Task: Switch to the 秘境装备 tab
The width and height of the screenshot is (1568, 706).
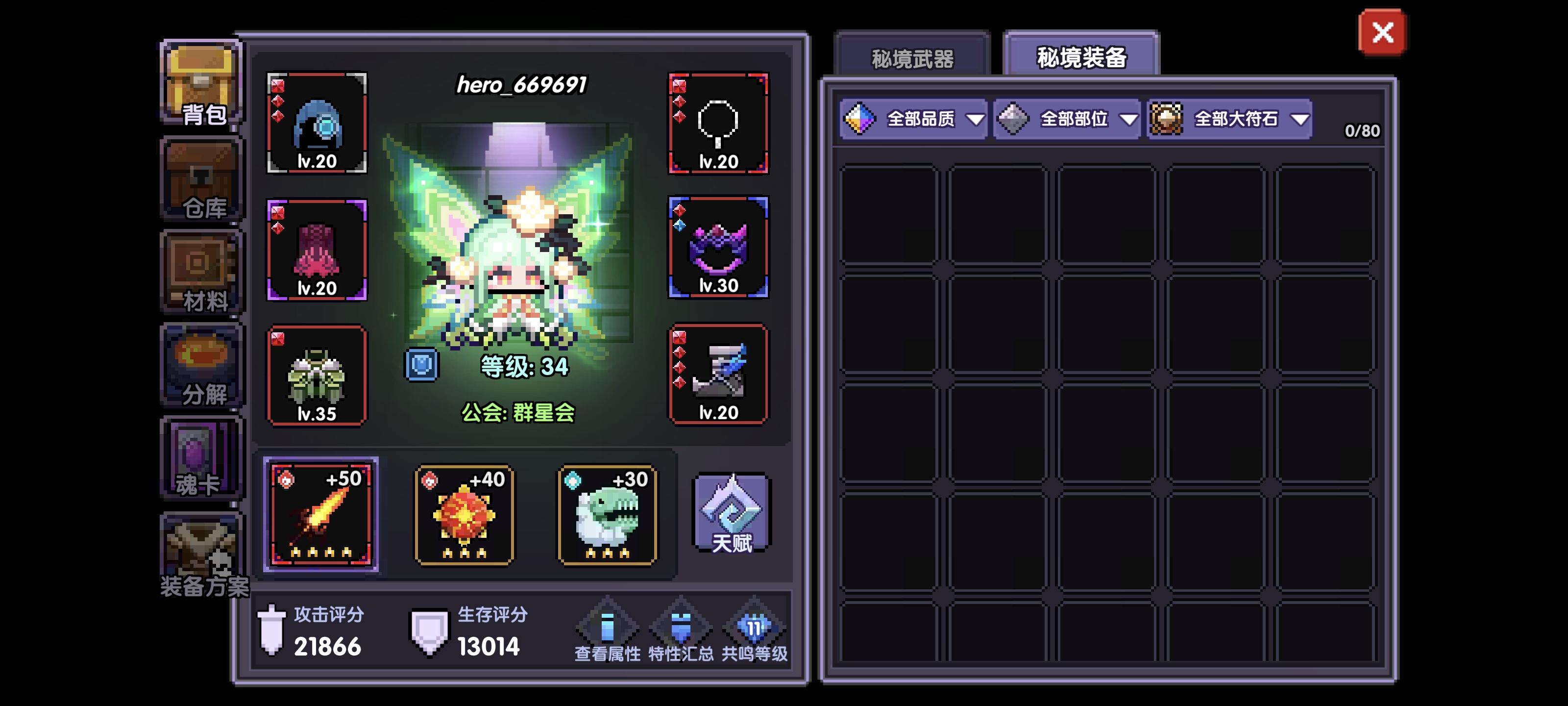Action: (x=1080, y=58)
